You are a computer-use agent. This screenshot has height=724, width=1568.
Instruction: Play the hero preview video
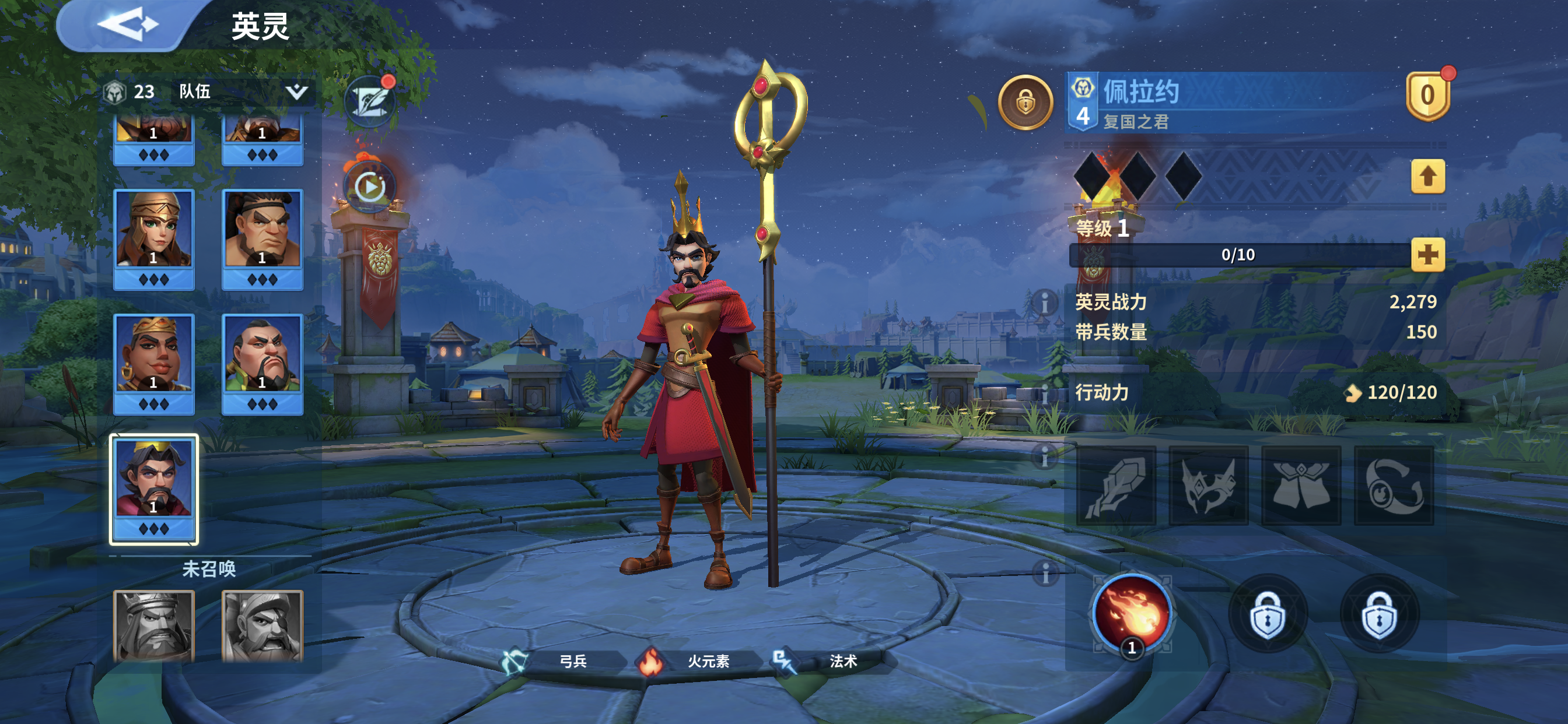[369, 186]
